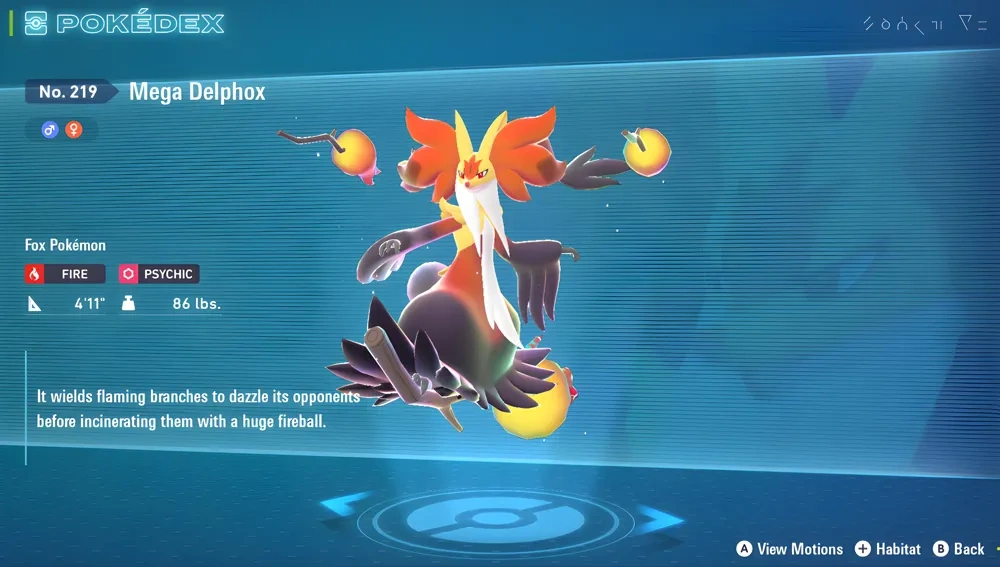Select the male gender icon
1000x567 pixels.
(50, 130)
